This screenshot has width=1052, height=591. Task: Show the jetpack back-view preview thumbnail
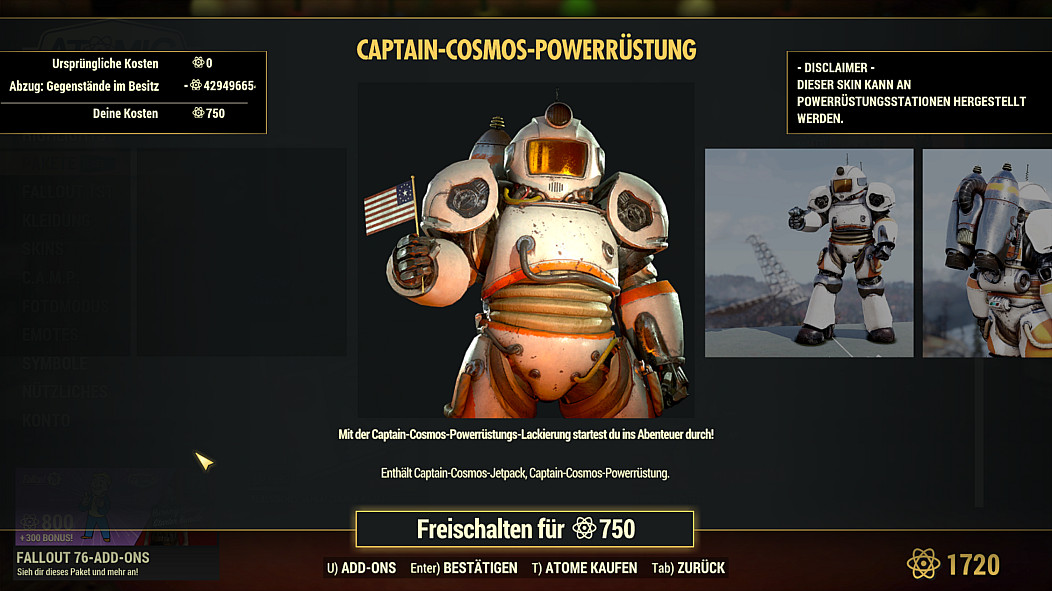coord(986,253)
